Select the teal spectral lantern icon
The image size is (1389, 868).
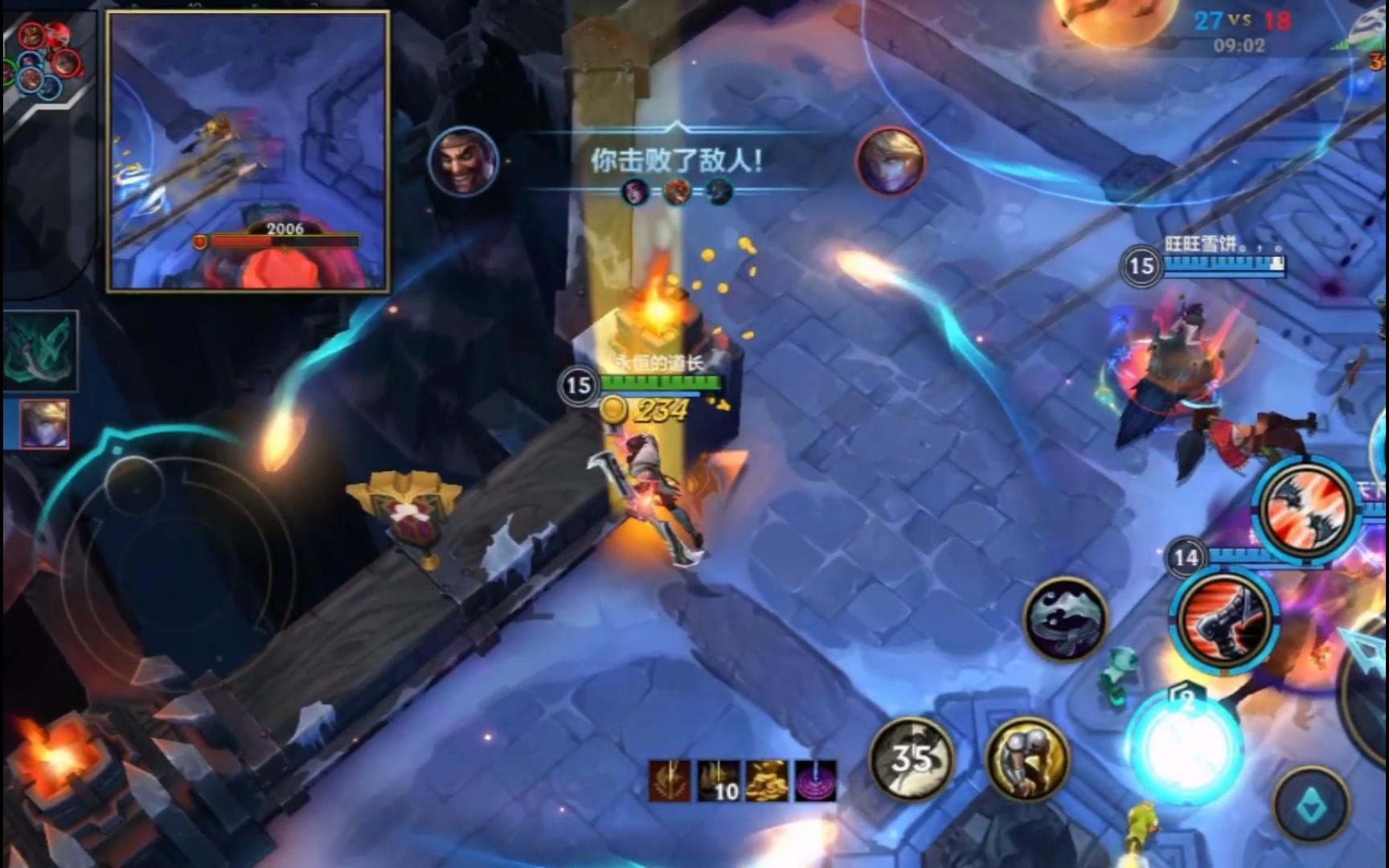click(40, 352)
